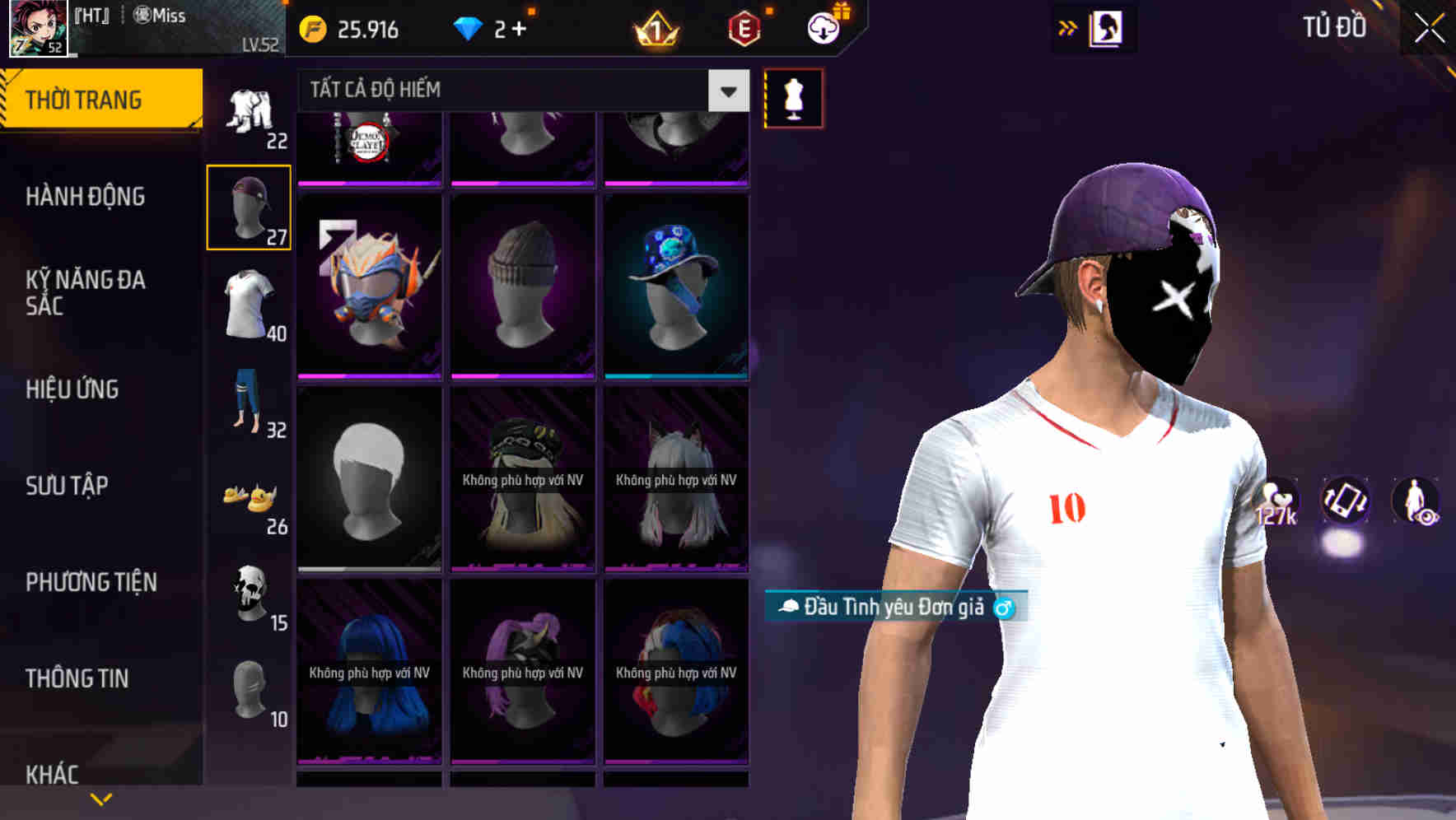Image resolution: width=1456 pixels, height=820 pixels.
Task: Toggle the rotate character view icon
Action: (x=1344, y=505)
